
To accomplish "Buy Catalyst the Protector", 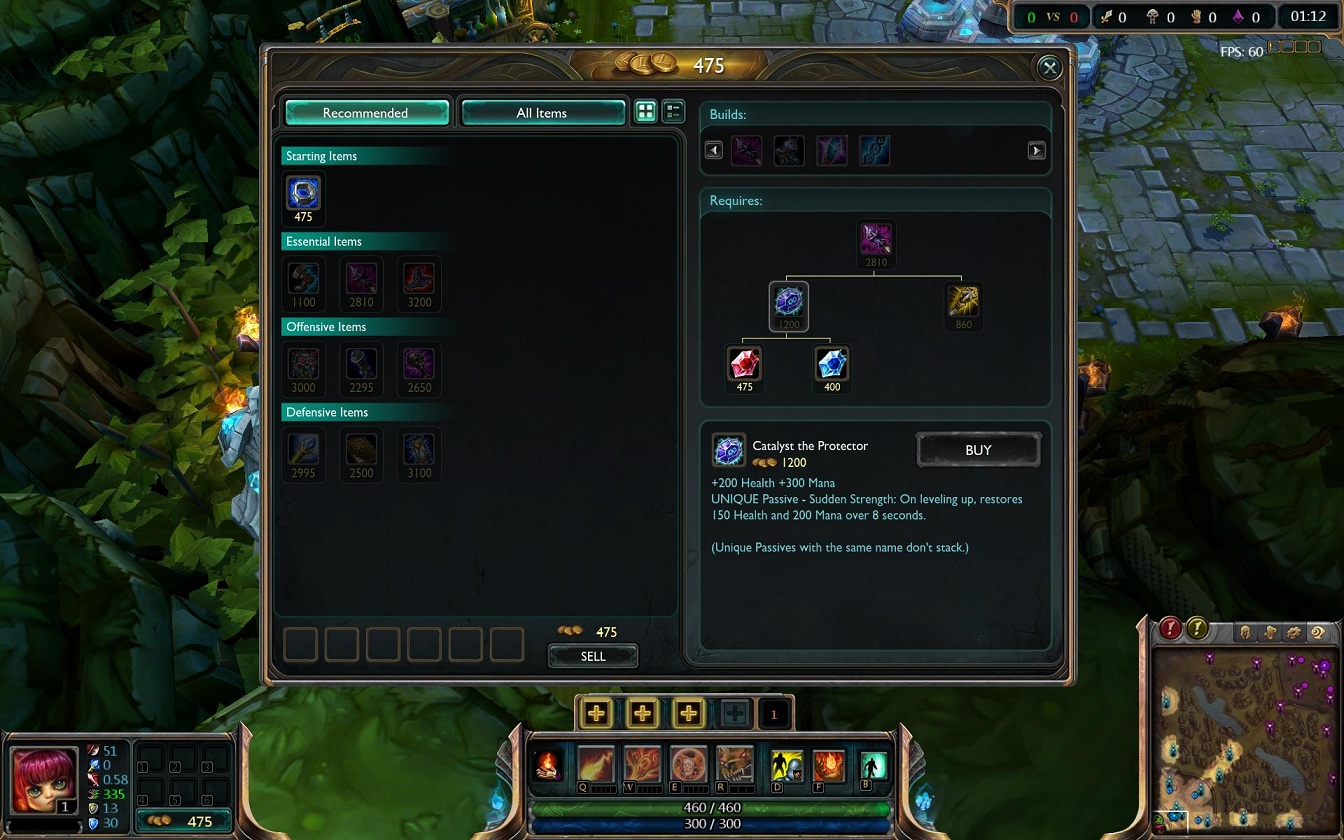I will pyautogui.click(x=978, y=450).
